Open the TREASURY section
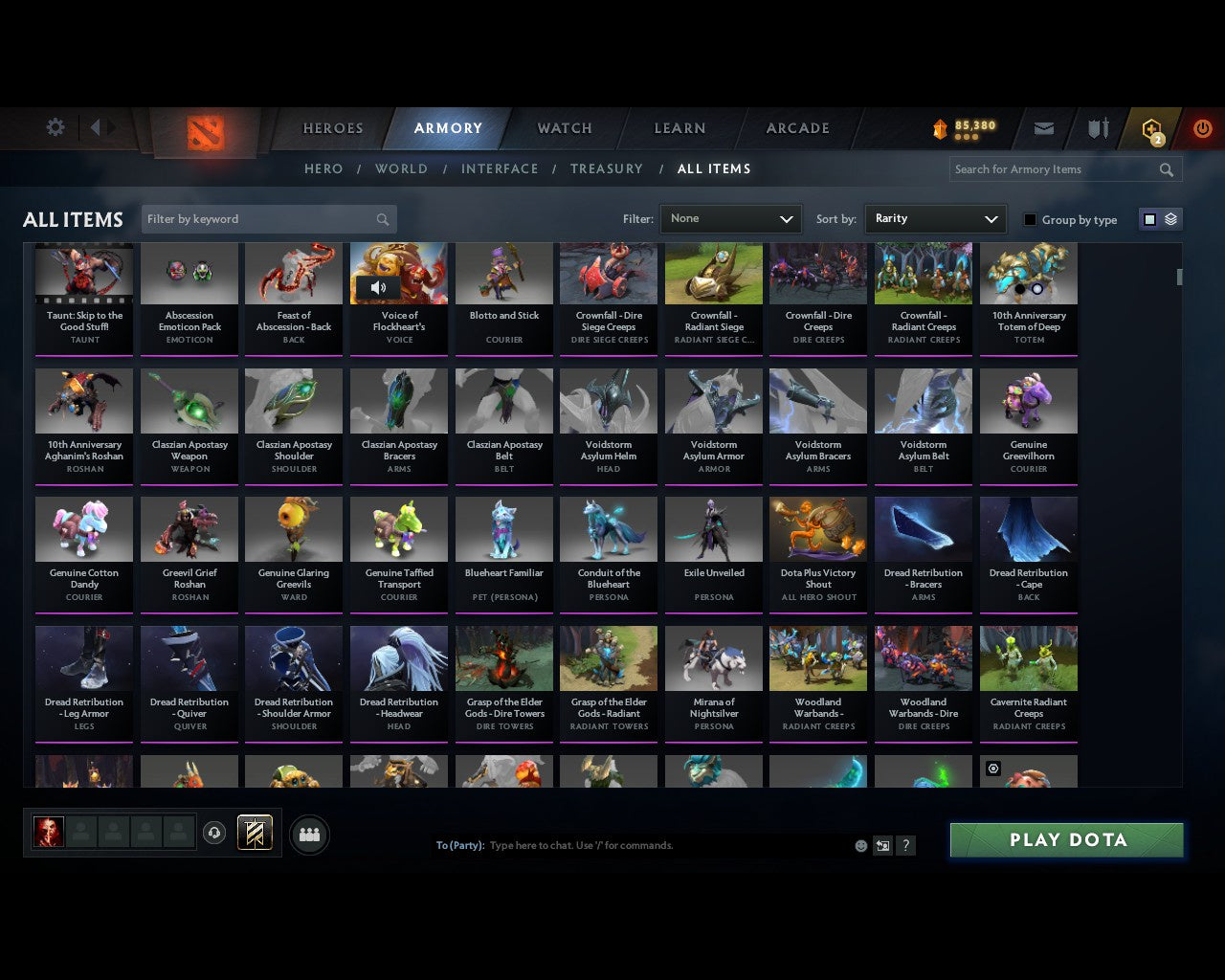 point(607,168)
